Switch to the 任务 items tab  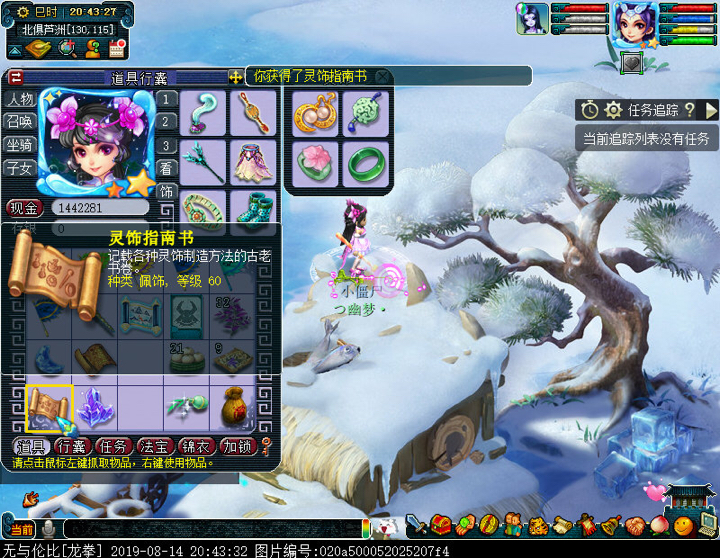116,446
